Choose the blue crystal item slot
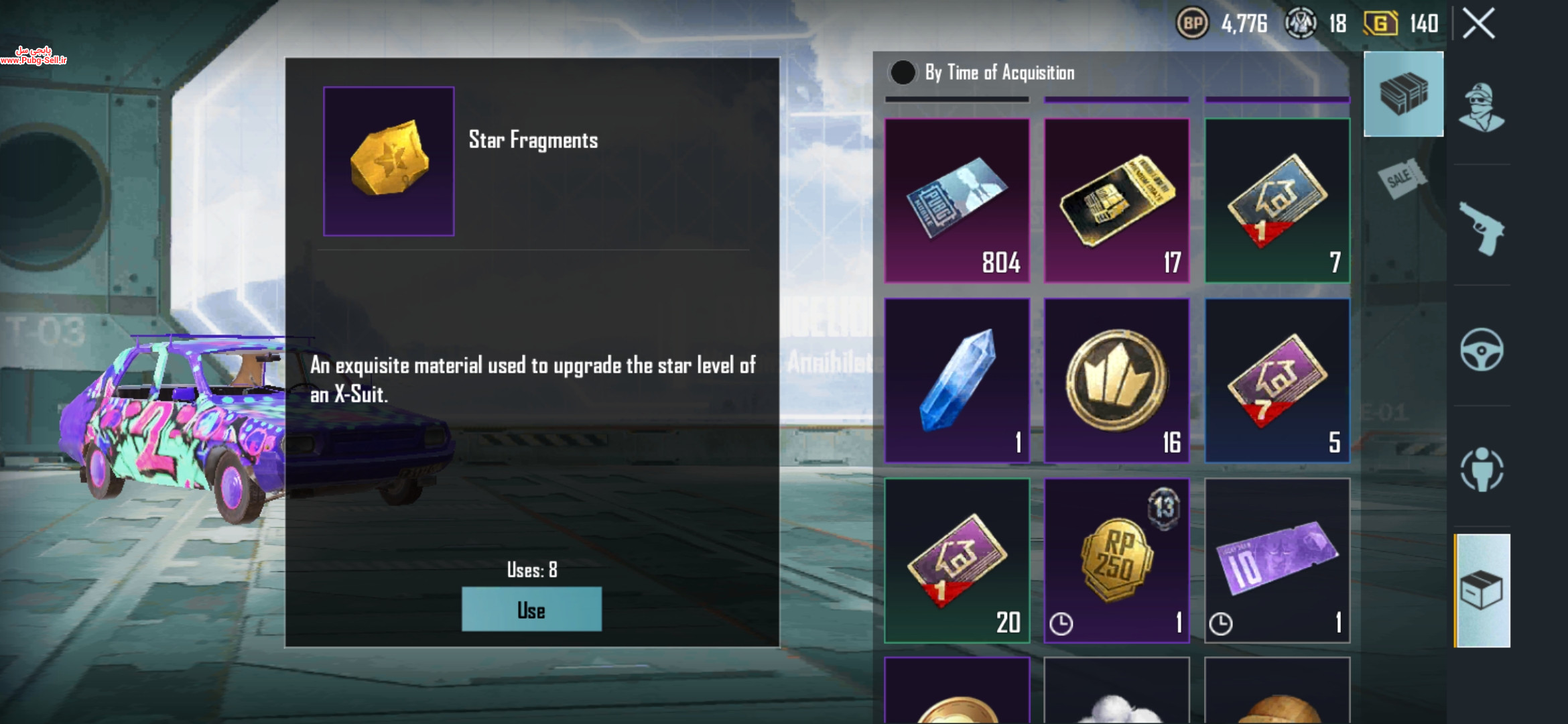The height and width of the screenshot is (724, 1568). point(957,380)
